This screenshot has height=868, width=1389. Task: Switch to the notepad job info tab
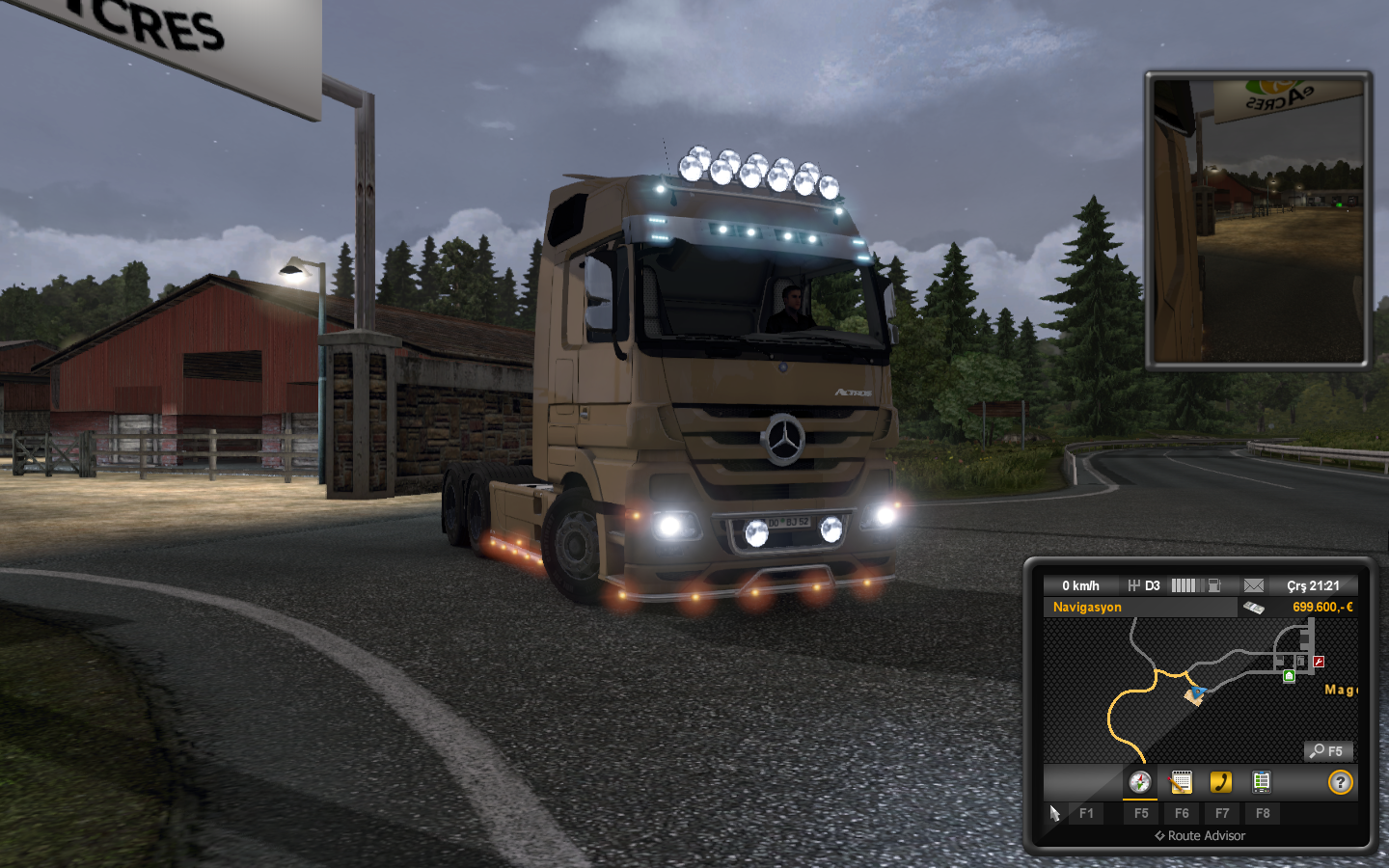point(1181,782)
